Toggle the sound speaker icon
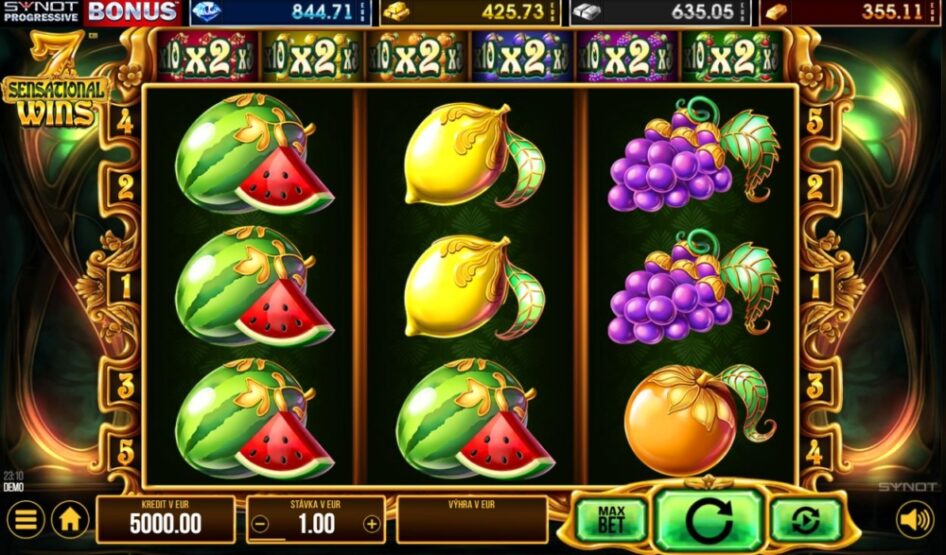The width and height of the screenshot is (946, 555). pyautogui.click(x=914, y=519)
